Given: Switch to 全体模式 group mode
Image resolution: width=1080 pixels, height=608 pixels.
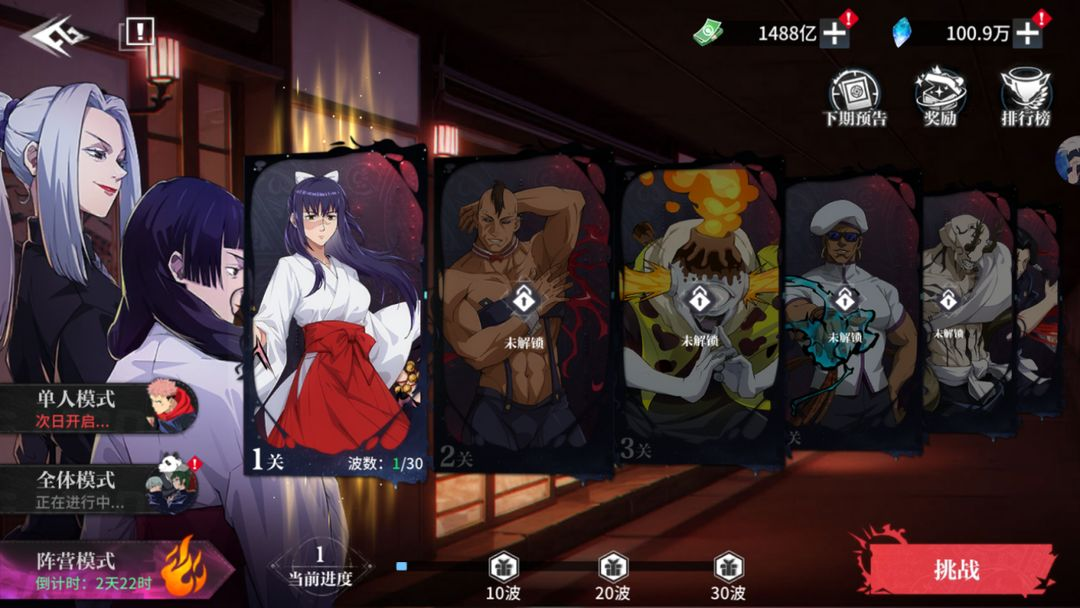Looking at the screenshot, I should [100, 488].
